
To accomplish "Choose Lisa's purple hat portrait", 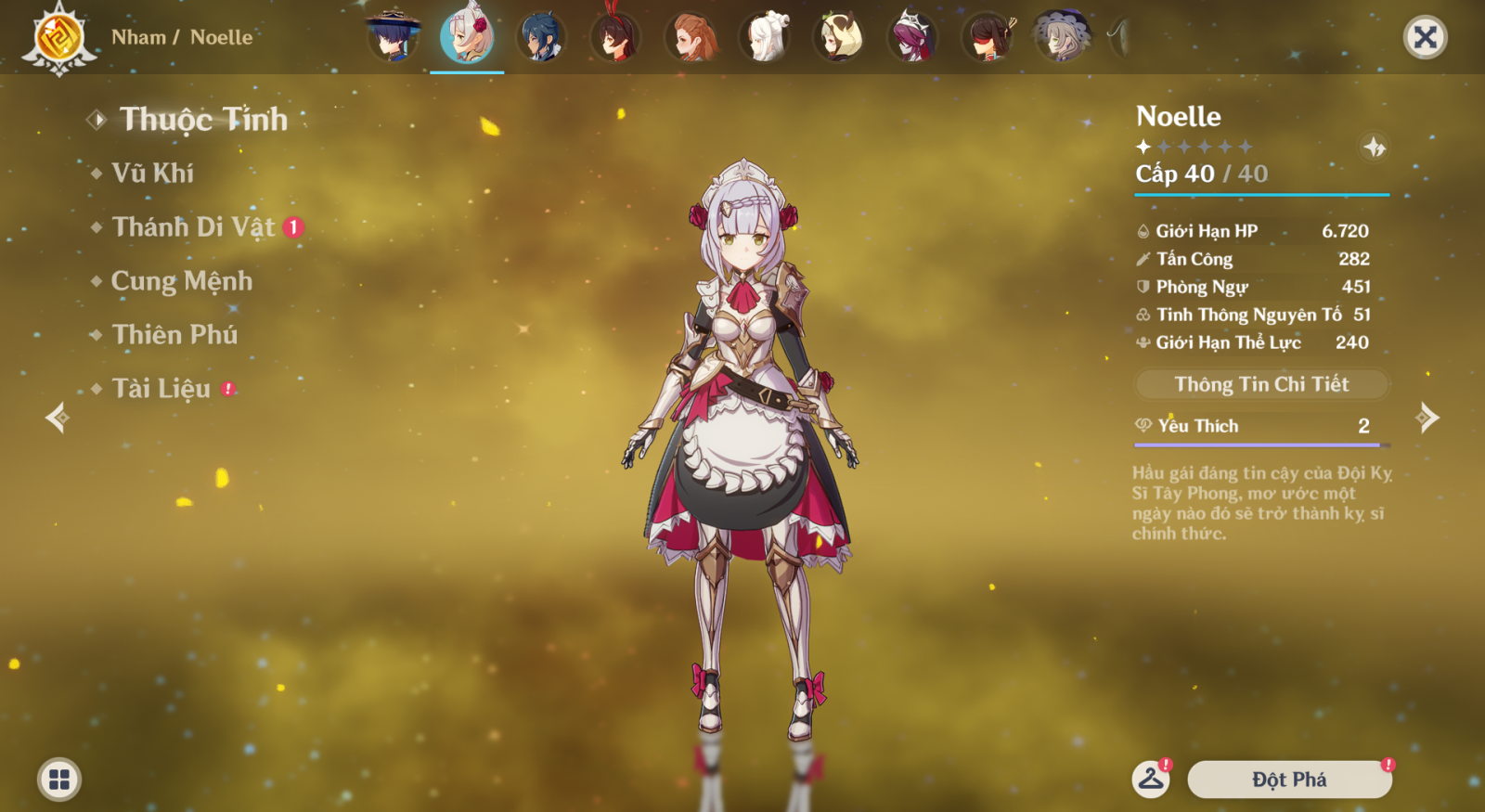I will point(1061,37).
